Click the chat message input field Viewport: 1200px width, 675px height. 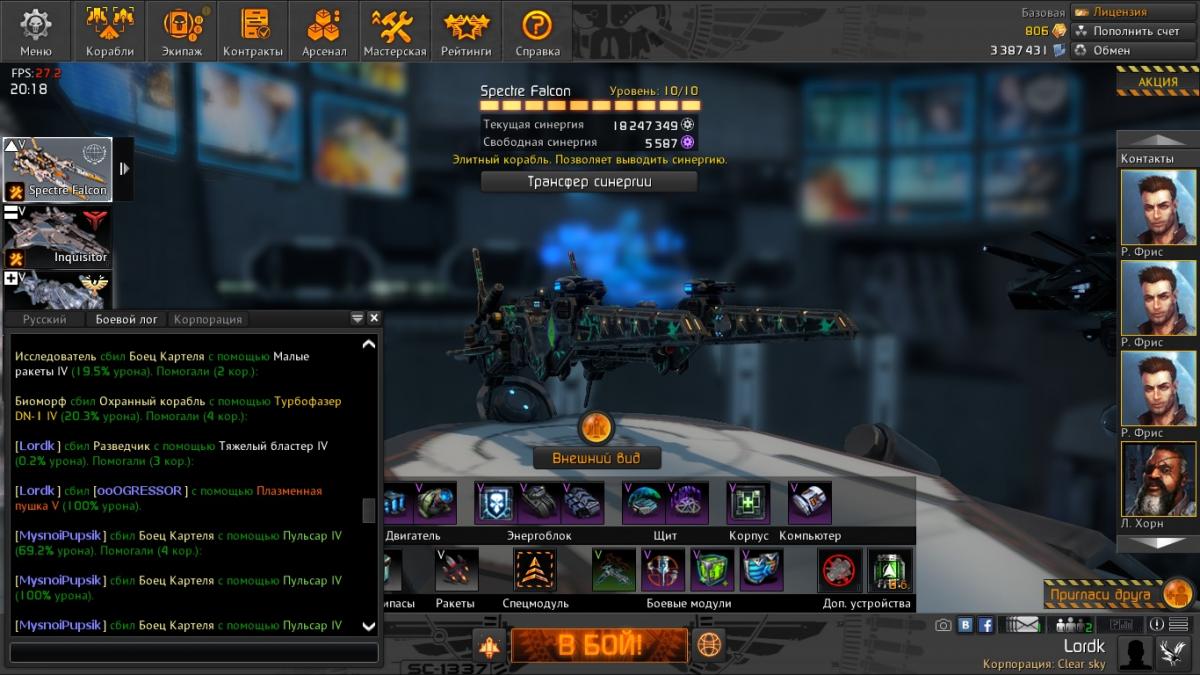pos(194,653)
